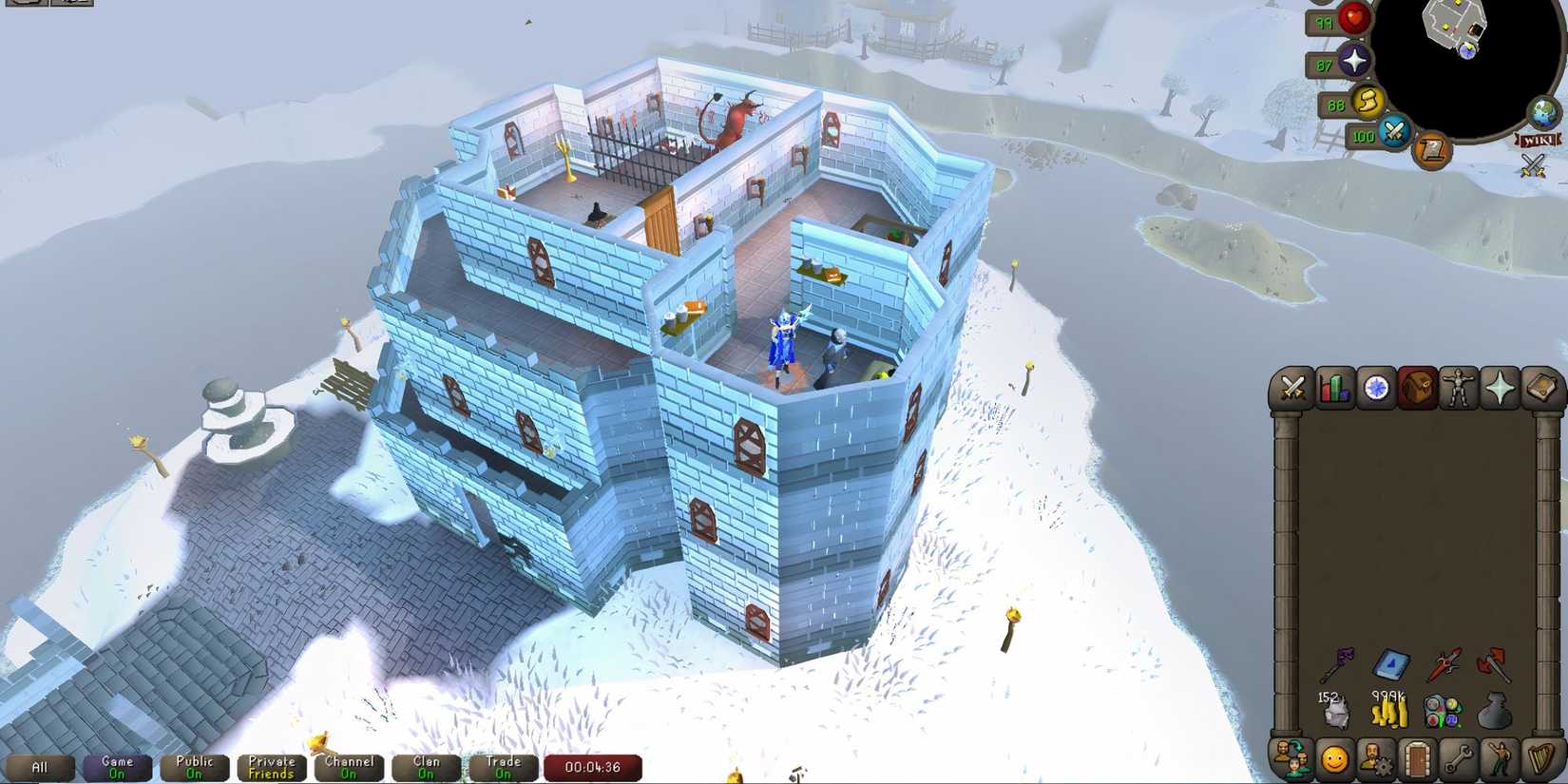
Task: Toggle Public chat off
Action: pos(193,767)
